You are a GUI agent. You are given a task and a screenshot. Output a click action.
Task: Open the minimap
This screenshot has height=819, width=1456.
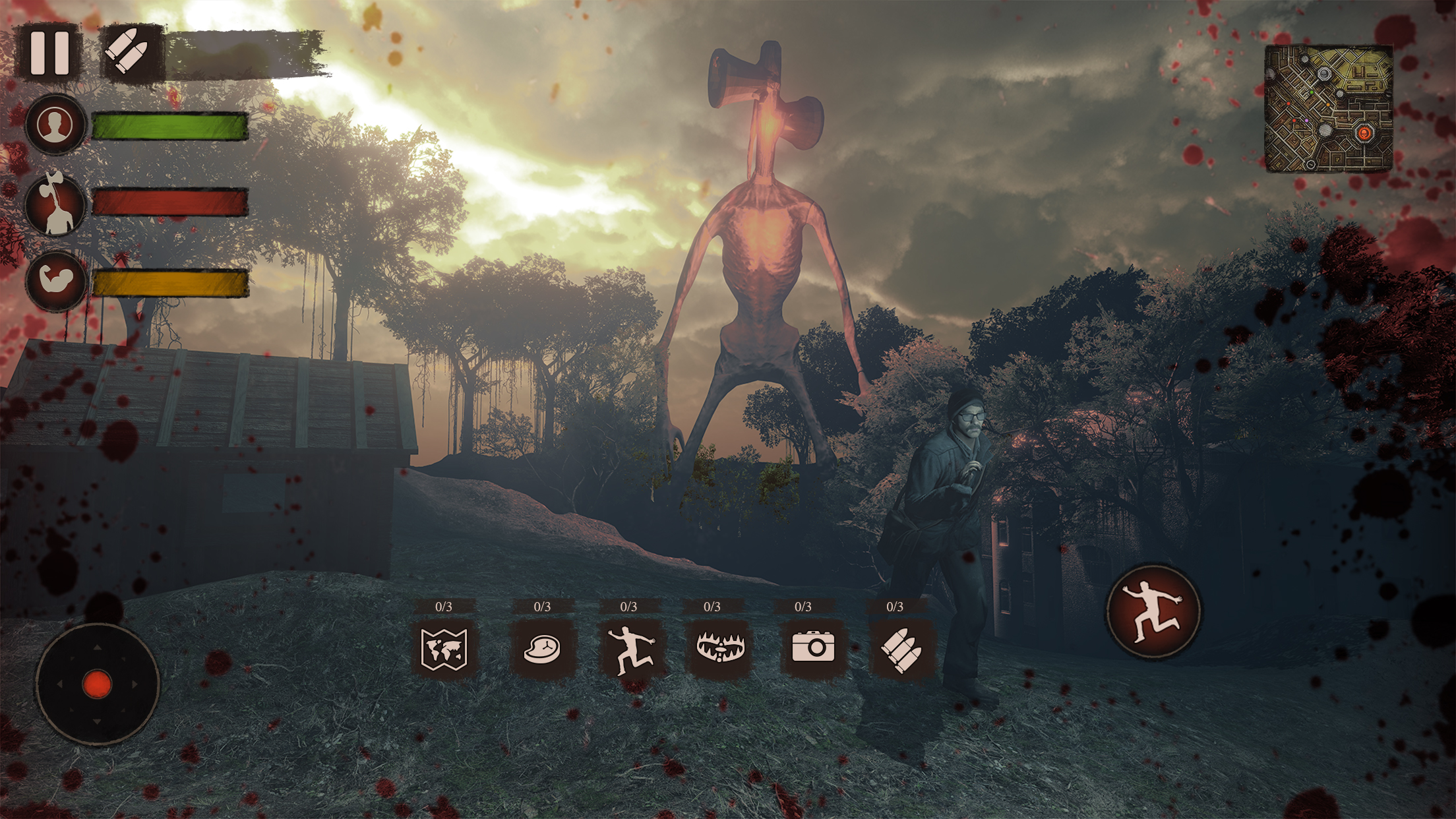(1328, 109)
